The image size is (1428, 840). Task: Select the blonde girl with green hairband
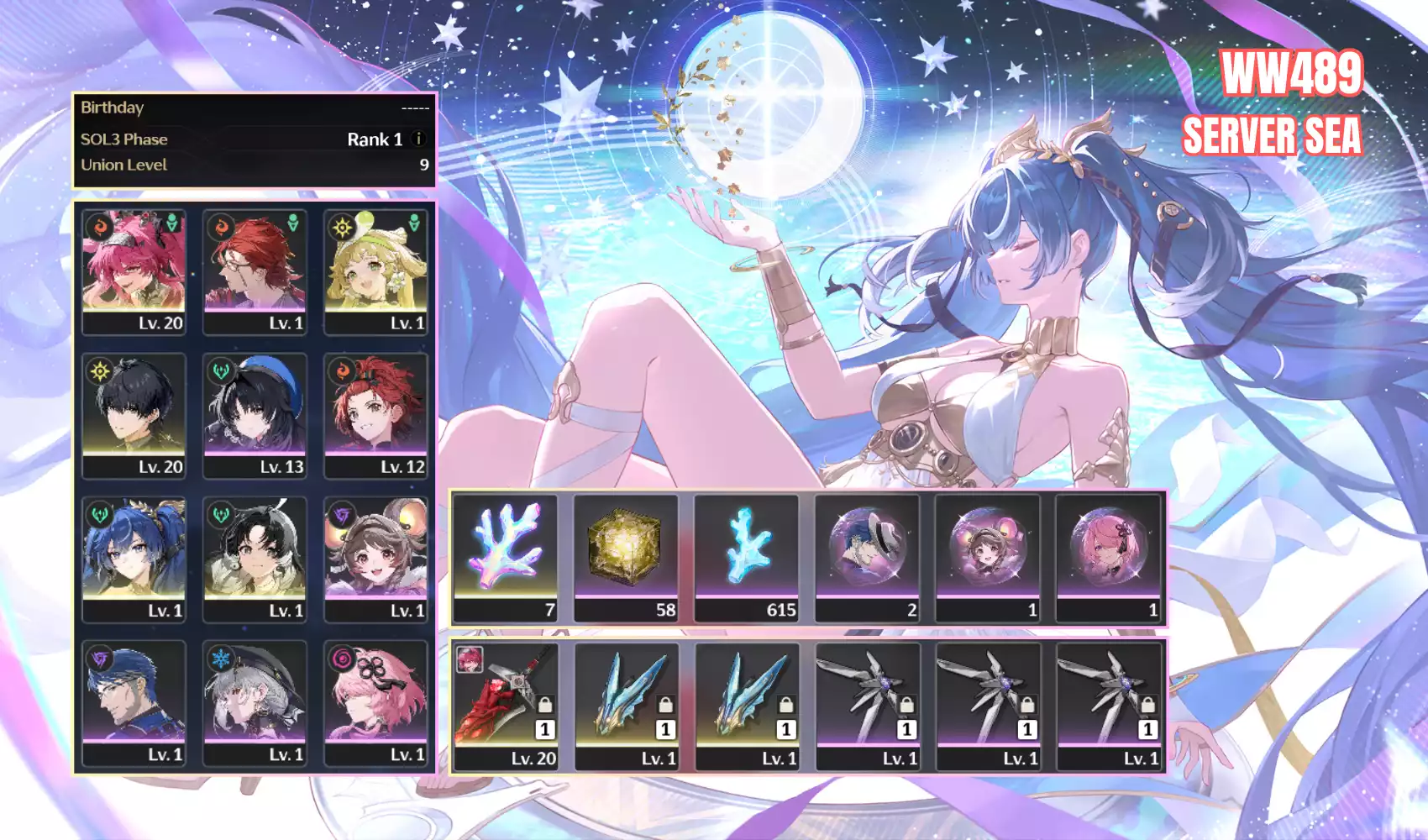point(375,271)
